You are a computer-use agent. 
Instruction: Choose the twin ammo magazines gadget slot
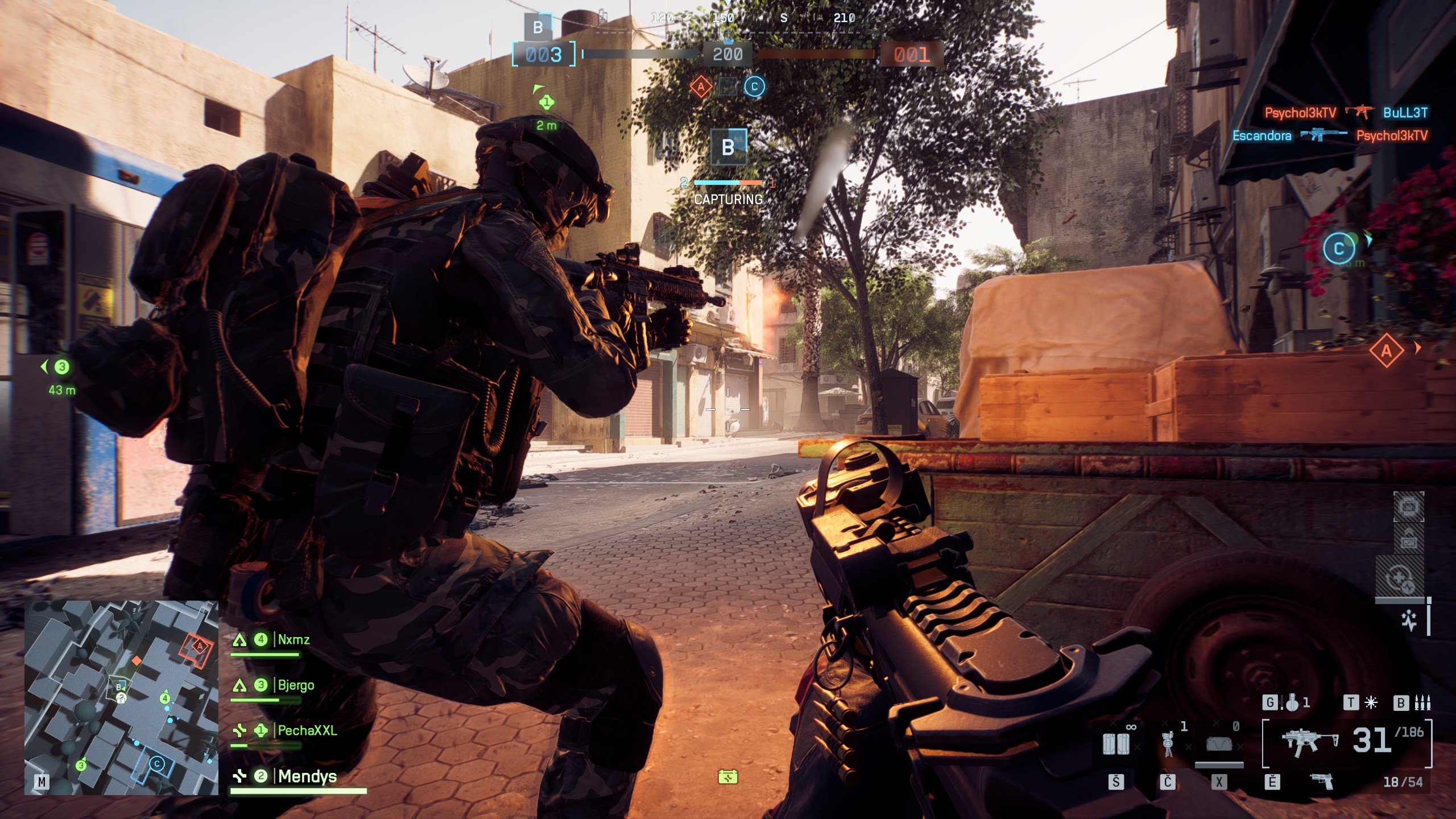pyautogui.click(x=1116, y=743)
